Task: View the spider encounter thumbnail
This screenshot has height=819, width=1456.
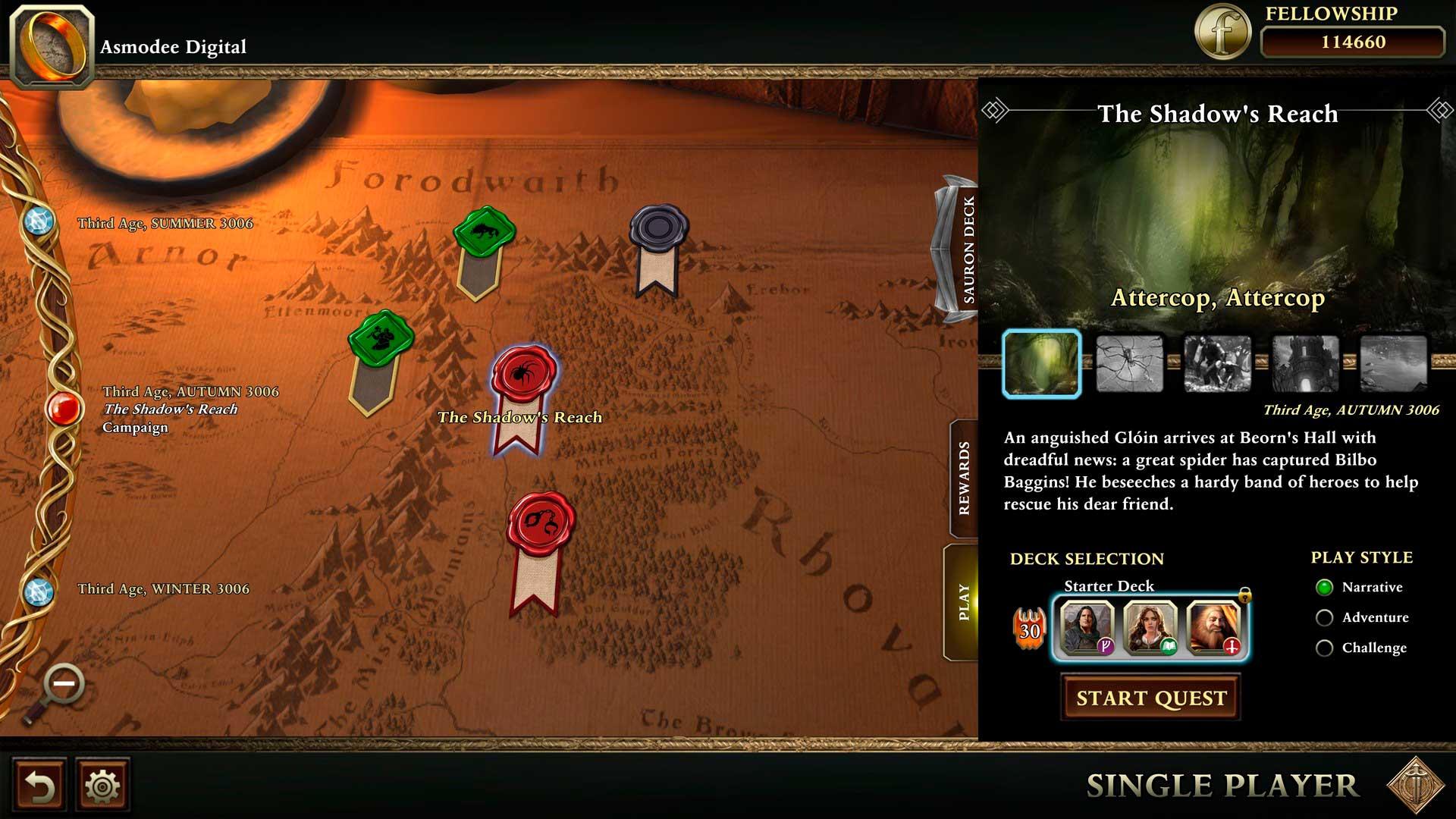Action: pyautogui.click(x=1129, y=365)
